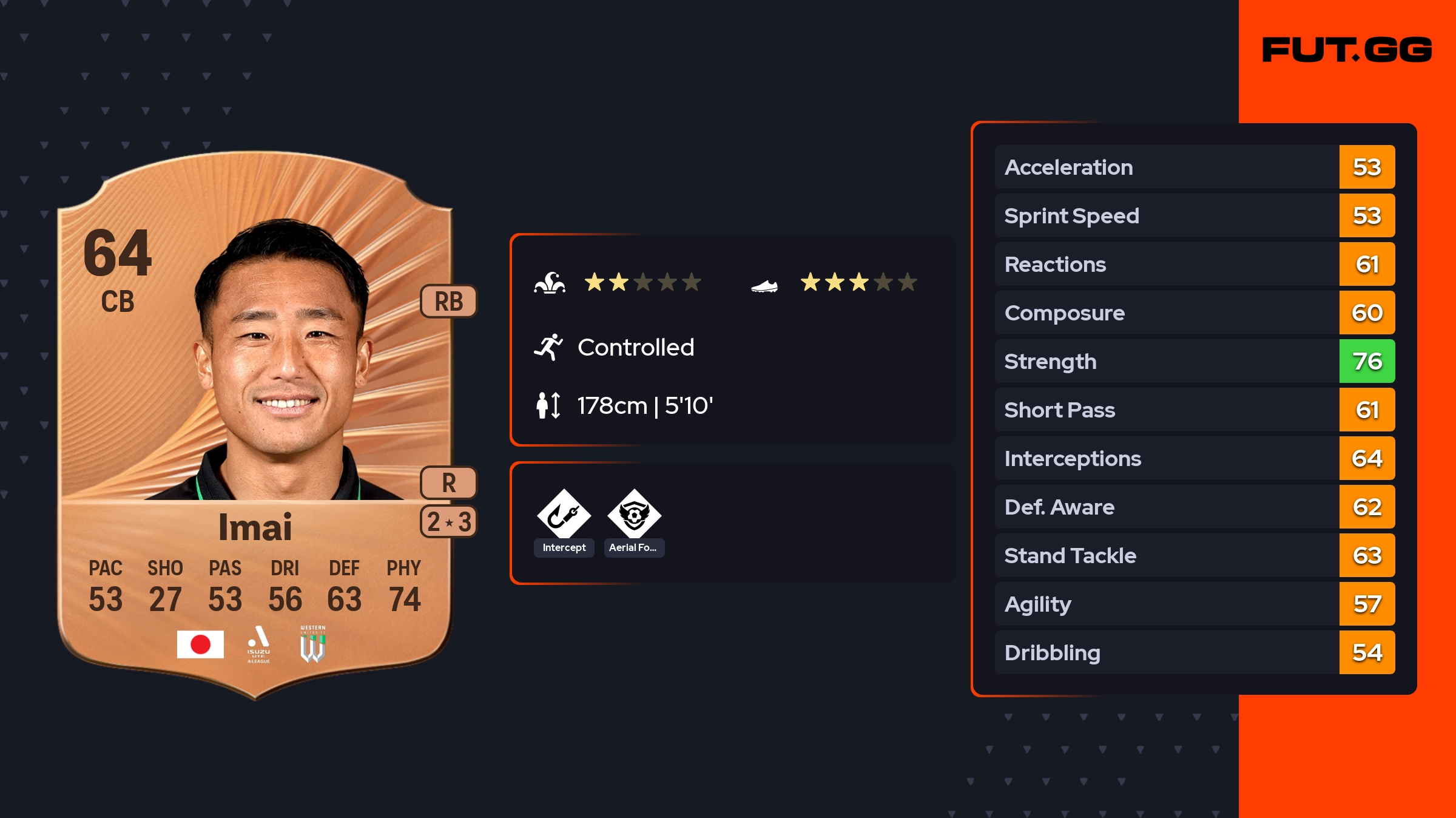
Task: Open the Aerial Fortress playstyle icon
Action: (x=634, y=515)
